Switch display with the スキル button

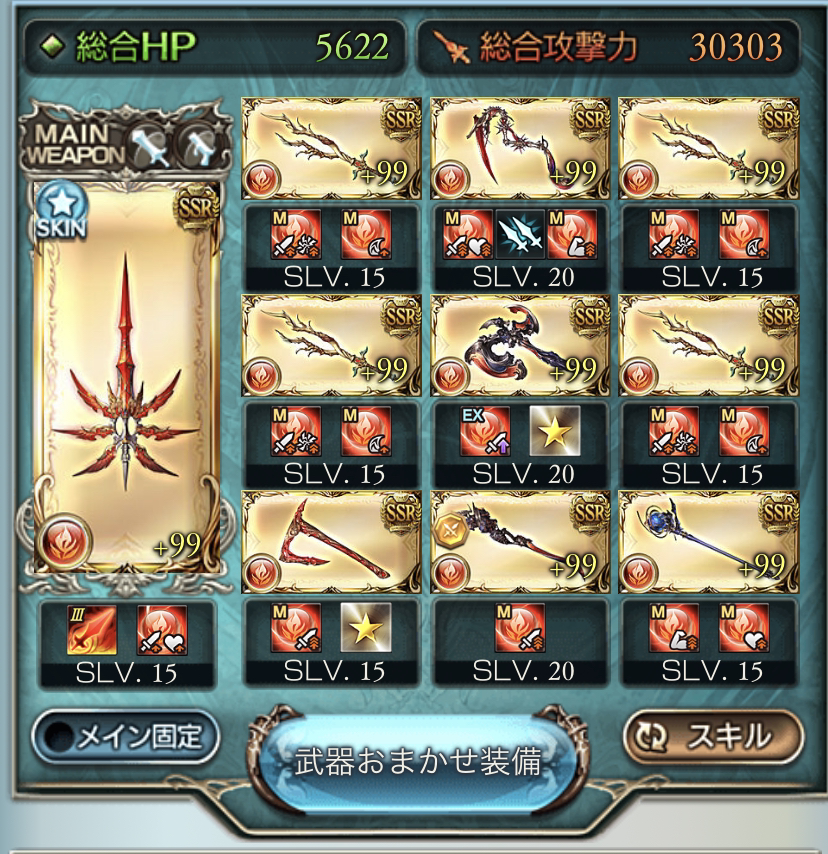pyautogui.click(x=712, y=737)
